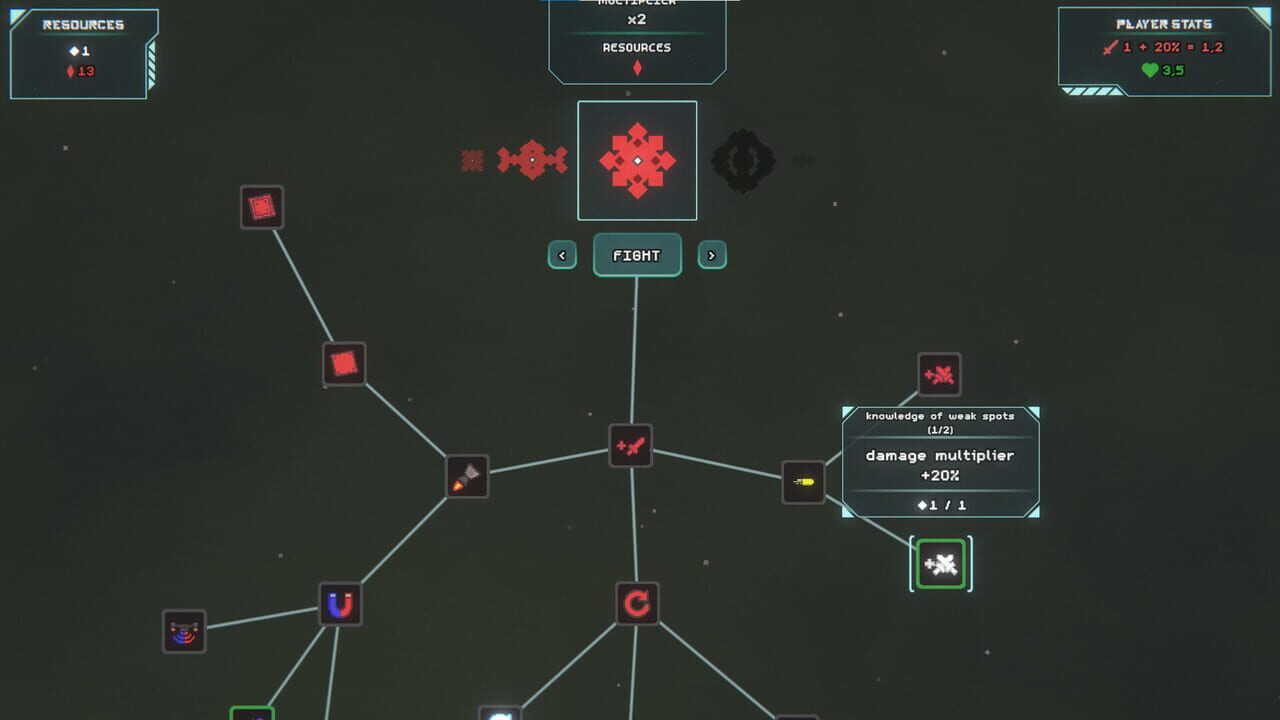The width and height of the screenshot is (1280, 720).
Task: Click the left arrow to change enemy
Action: (562, 255)
